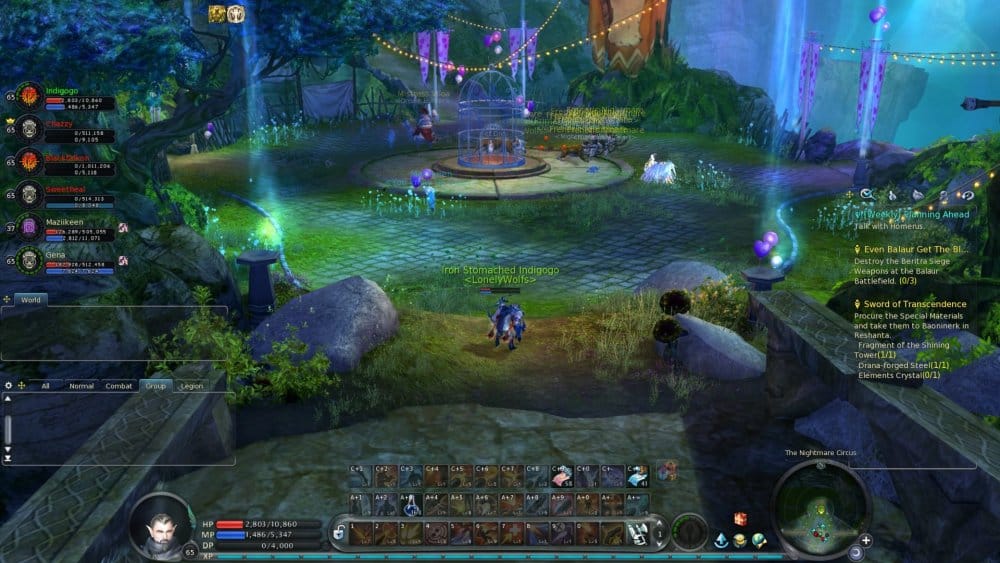Switch to the World chat tab

tap(31, 299)
